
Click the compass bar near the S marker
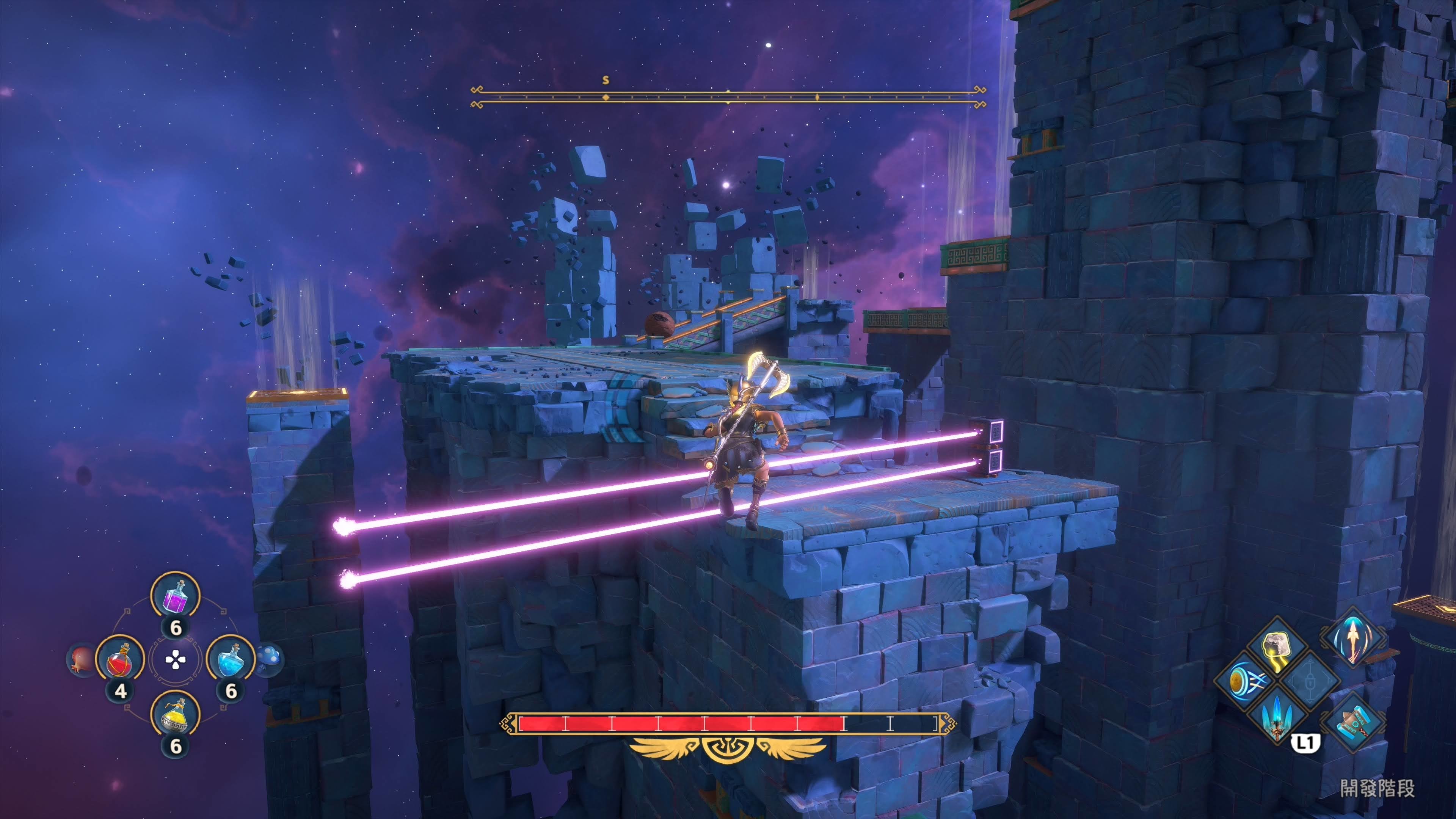click(x=606, y=97)
